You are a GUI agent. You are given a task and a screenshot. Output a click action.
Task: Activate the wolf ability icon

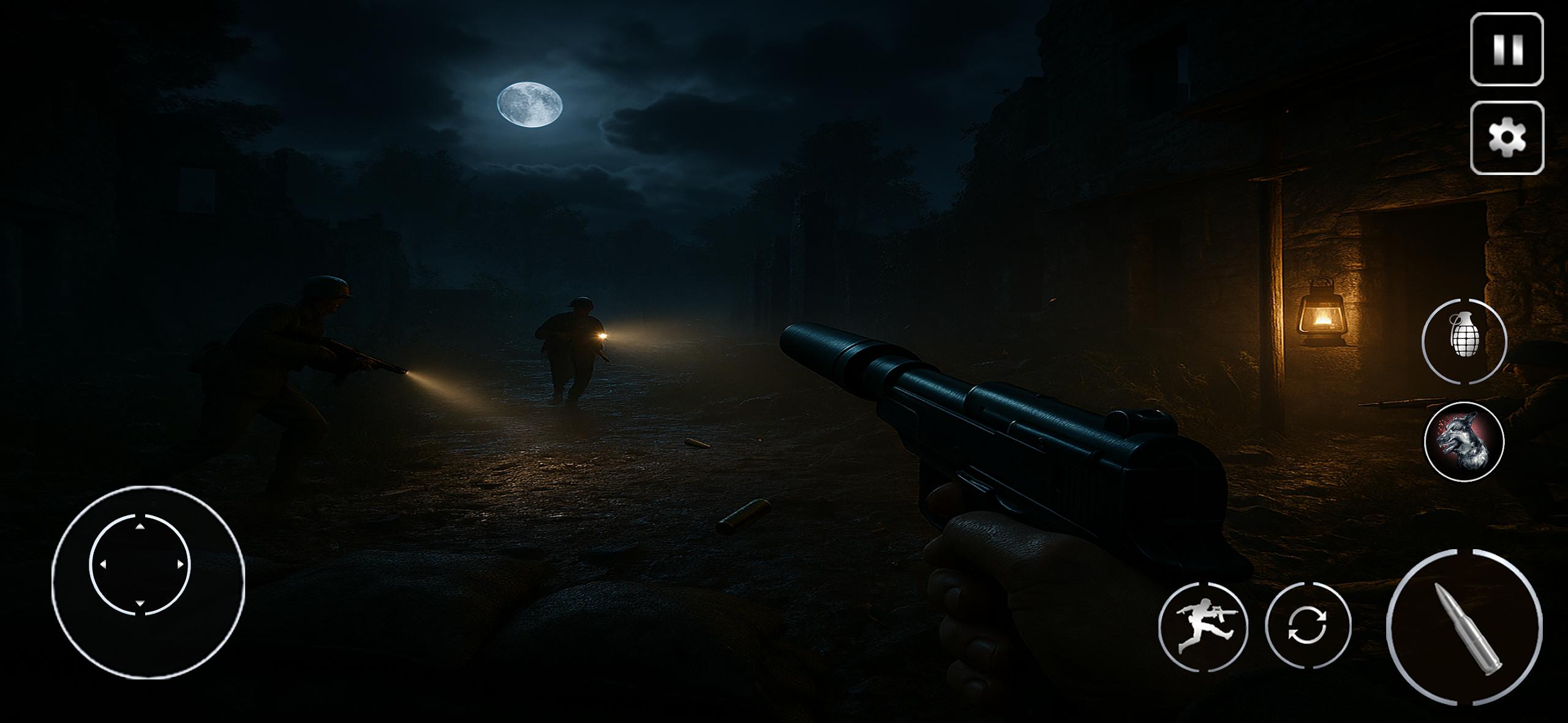click(1464, 441)
